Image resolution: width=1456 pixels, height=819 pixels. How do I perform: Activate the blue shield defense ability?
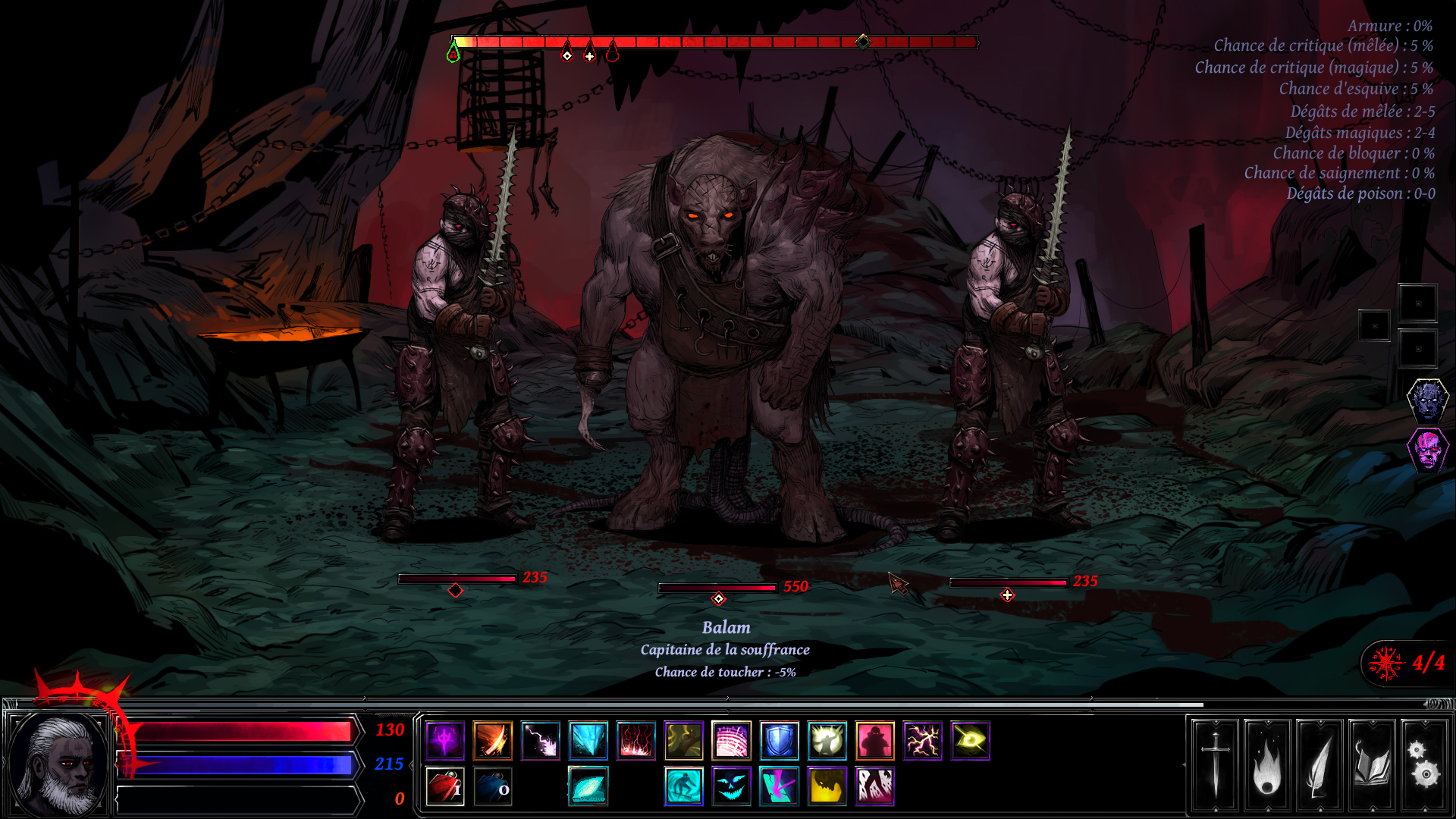pos(780,742)
